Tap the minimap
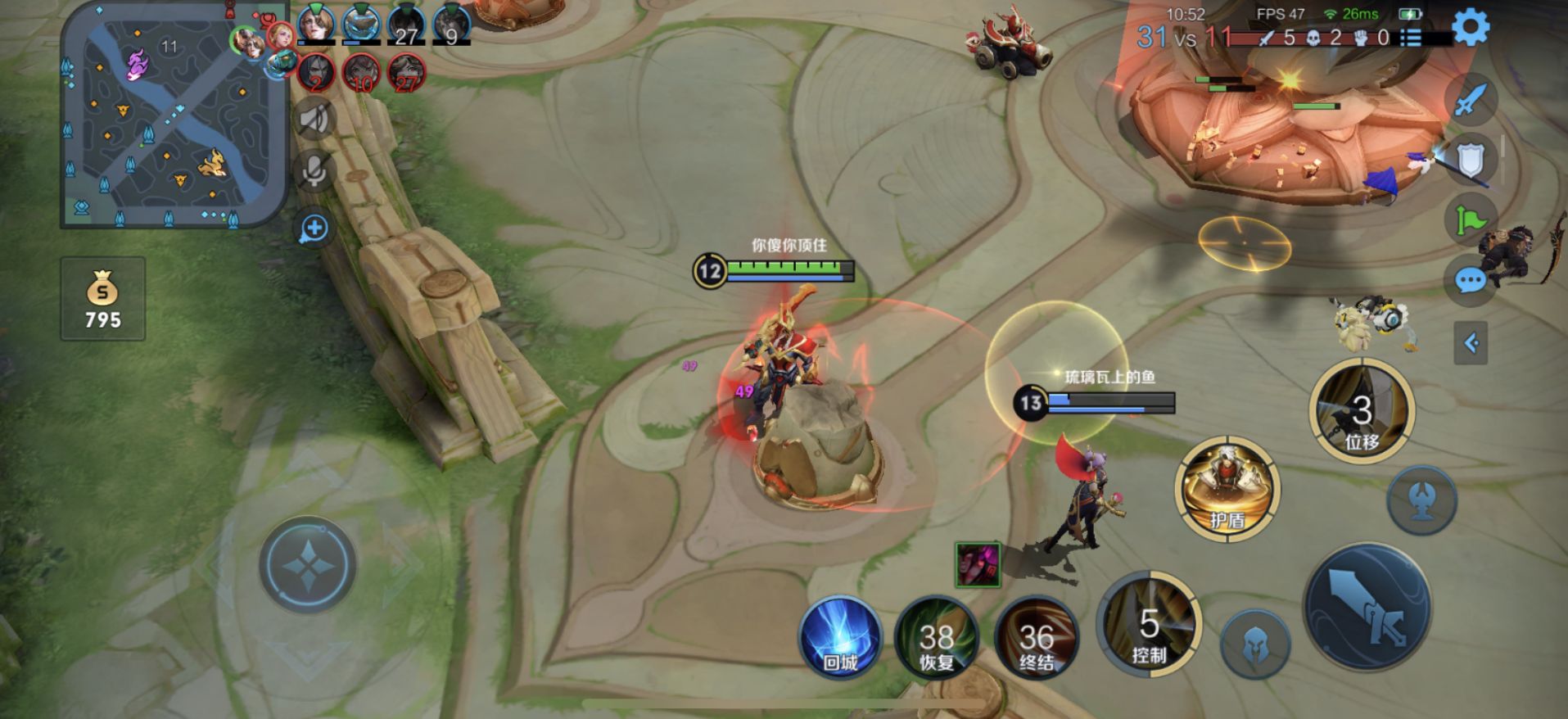This screenshot has height=719, width=1568. 174,115
